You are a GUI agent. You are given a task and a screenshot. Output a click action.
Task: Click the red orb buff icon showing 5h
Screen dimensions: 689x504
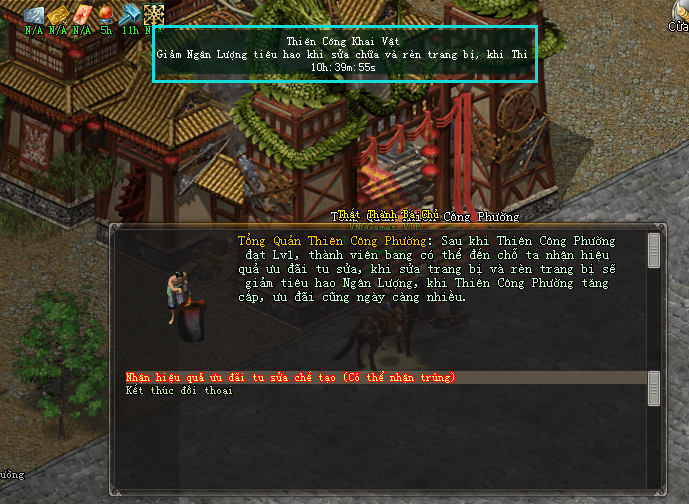click(106, 14)
